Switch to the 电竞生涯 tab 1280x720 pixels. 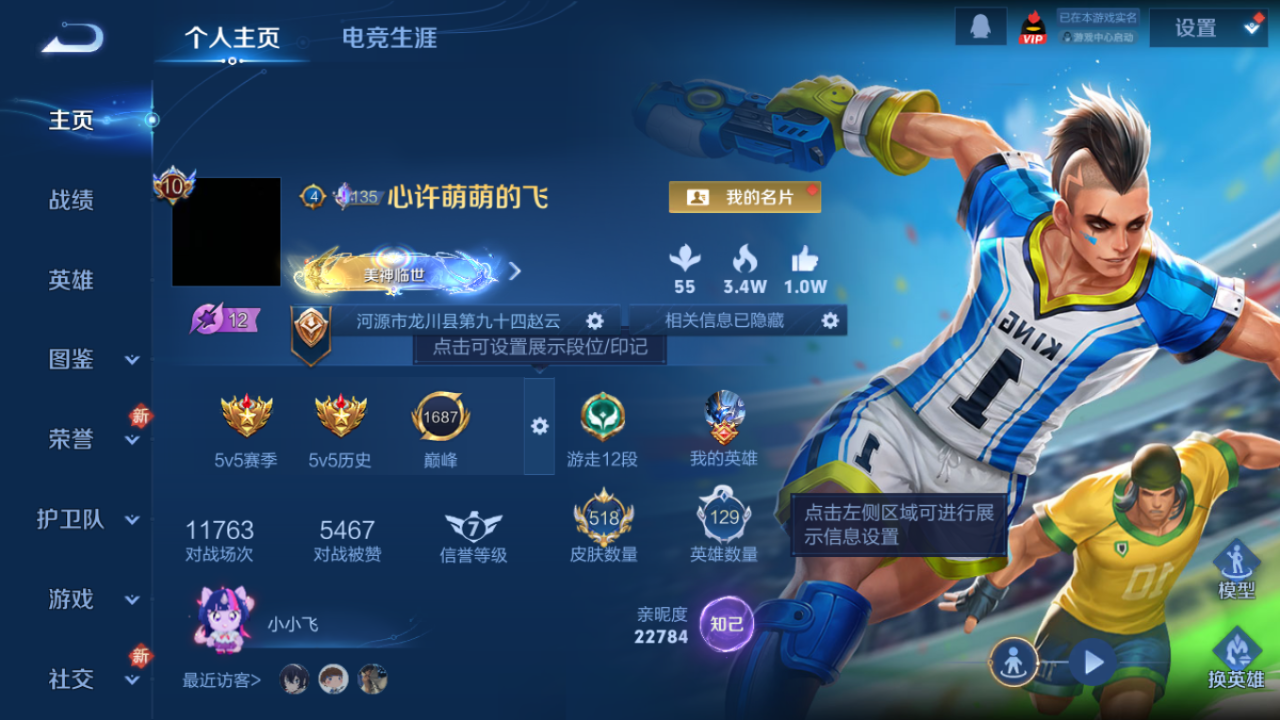[388, 38]
